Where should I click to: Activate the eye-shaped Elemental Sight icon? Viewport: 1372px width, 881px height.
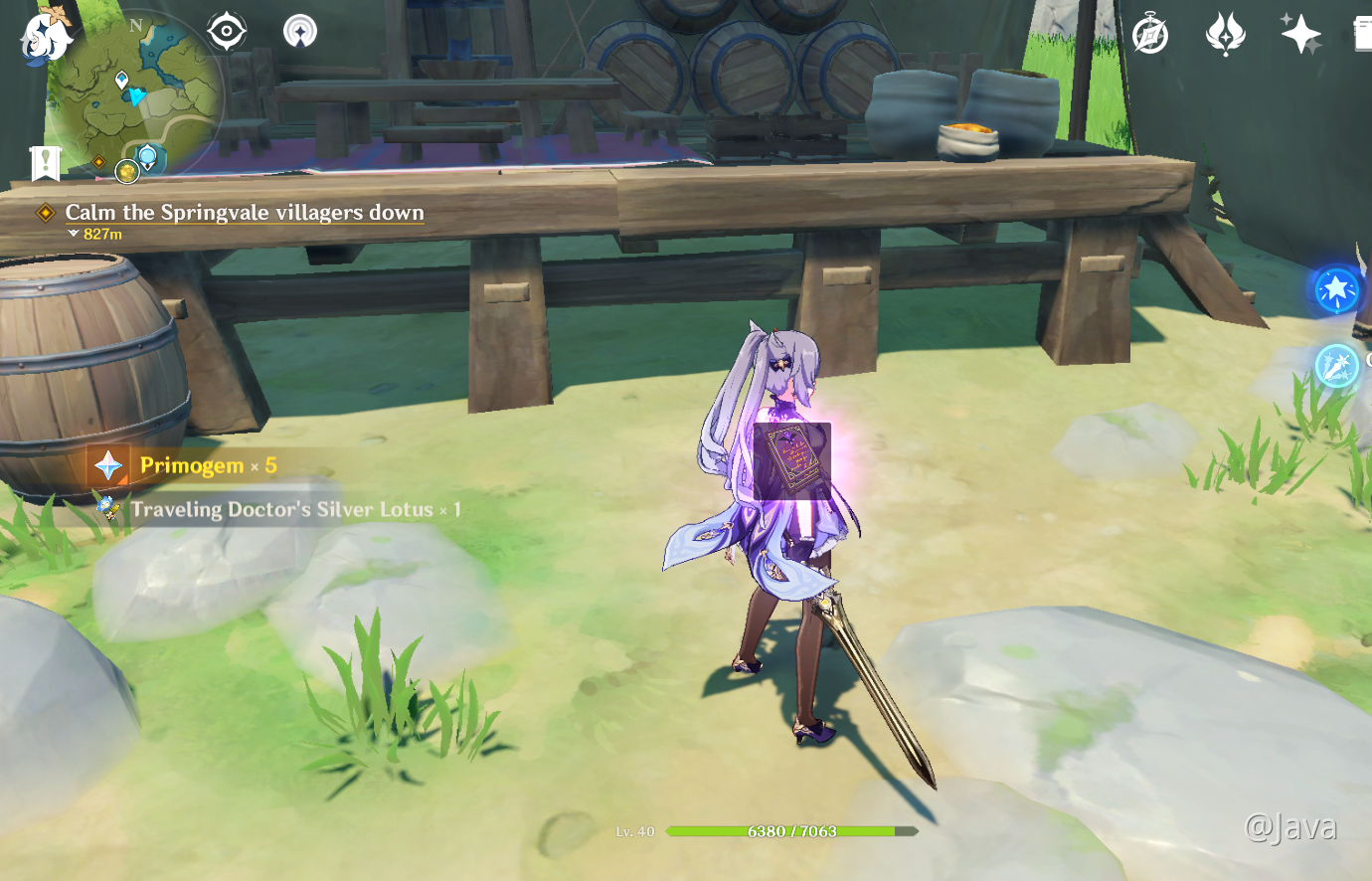227,32
